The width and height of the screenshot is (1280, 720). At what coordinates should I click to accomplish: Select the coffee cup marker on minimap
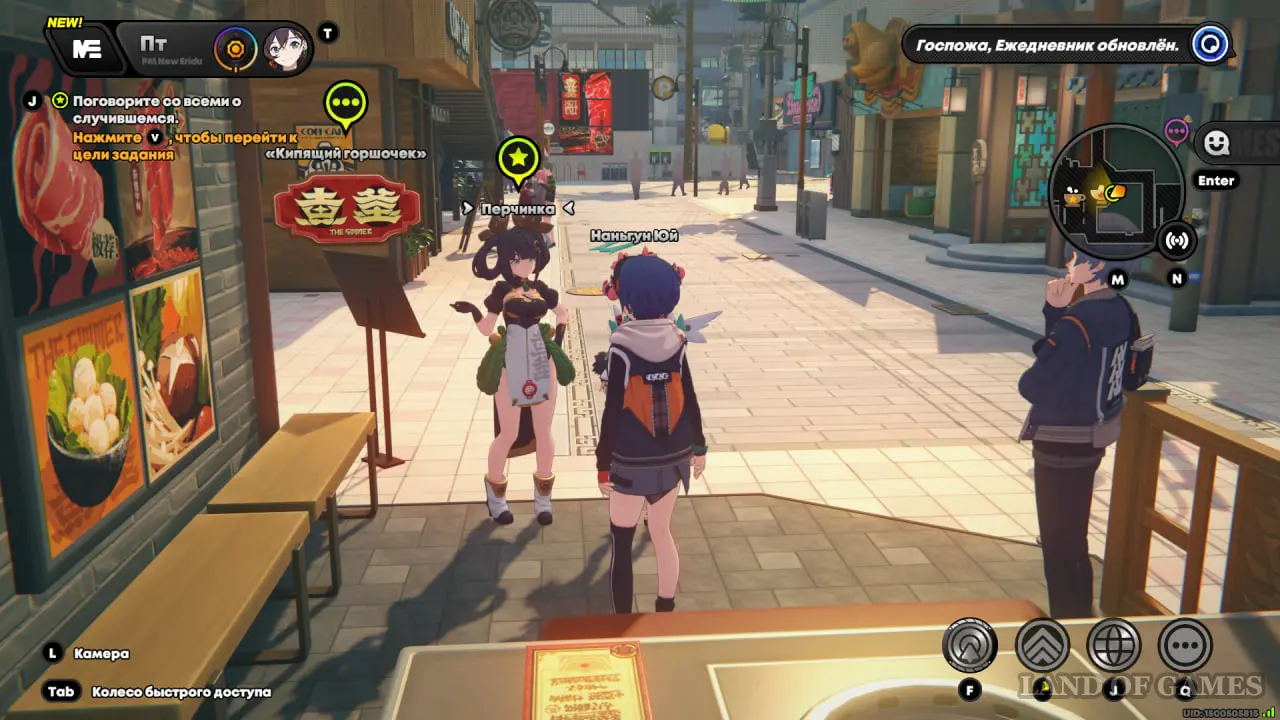pyautogui.click(x=1075, y=198)
